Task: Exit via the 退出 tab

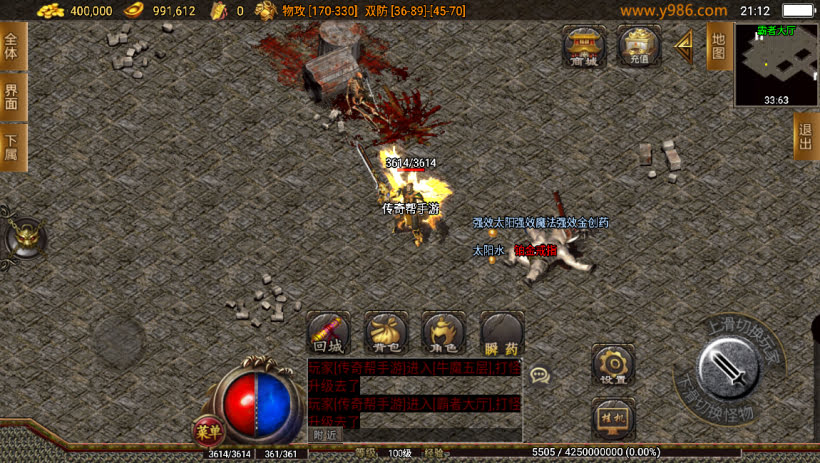Action: pos(806,136)
